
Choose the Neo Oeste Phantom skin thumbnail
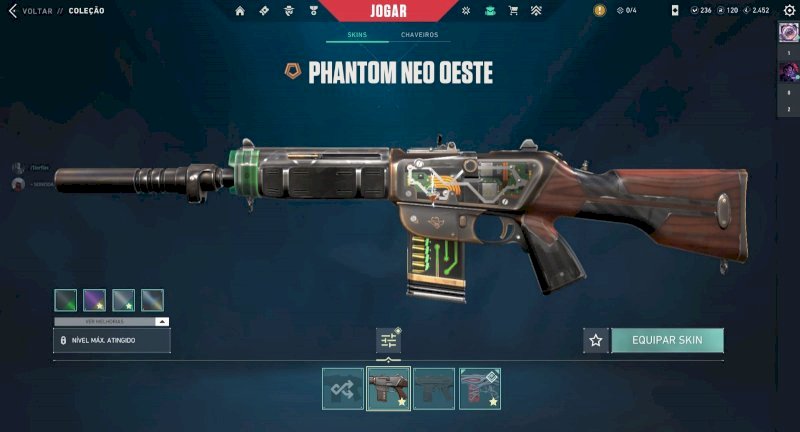coord(389,389)
